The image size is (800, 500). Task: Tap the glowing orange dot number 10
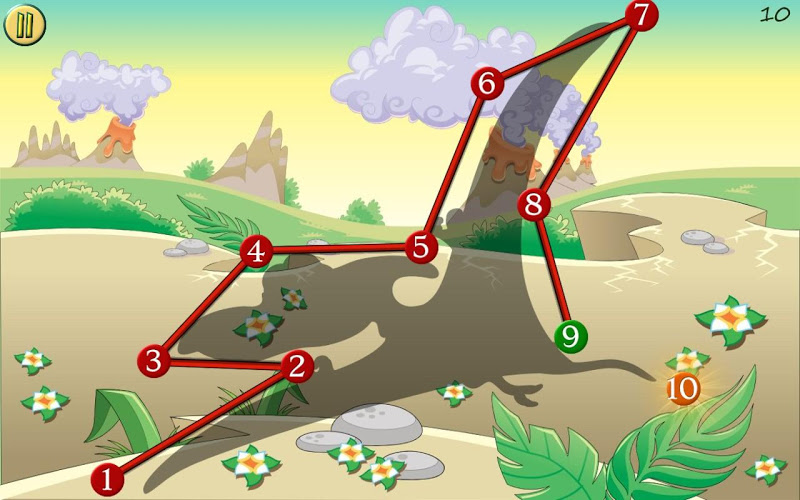684,388
